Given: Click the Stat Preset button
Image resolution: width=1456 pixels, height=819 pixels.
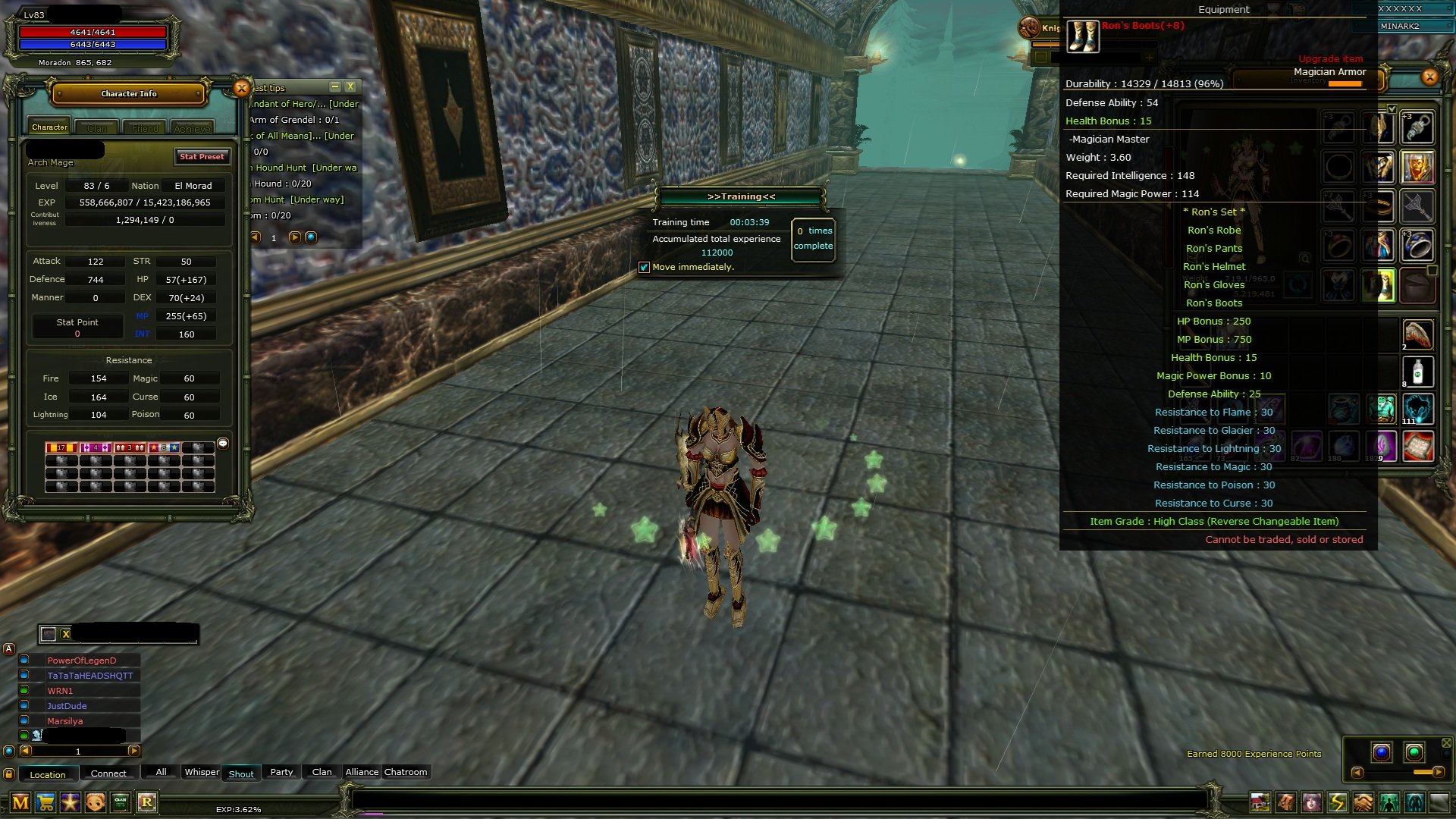Looking at the screenshot, I should pyautogui.click(x=202, y=156).
